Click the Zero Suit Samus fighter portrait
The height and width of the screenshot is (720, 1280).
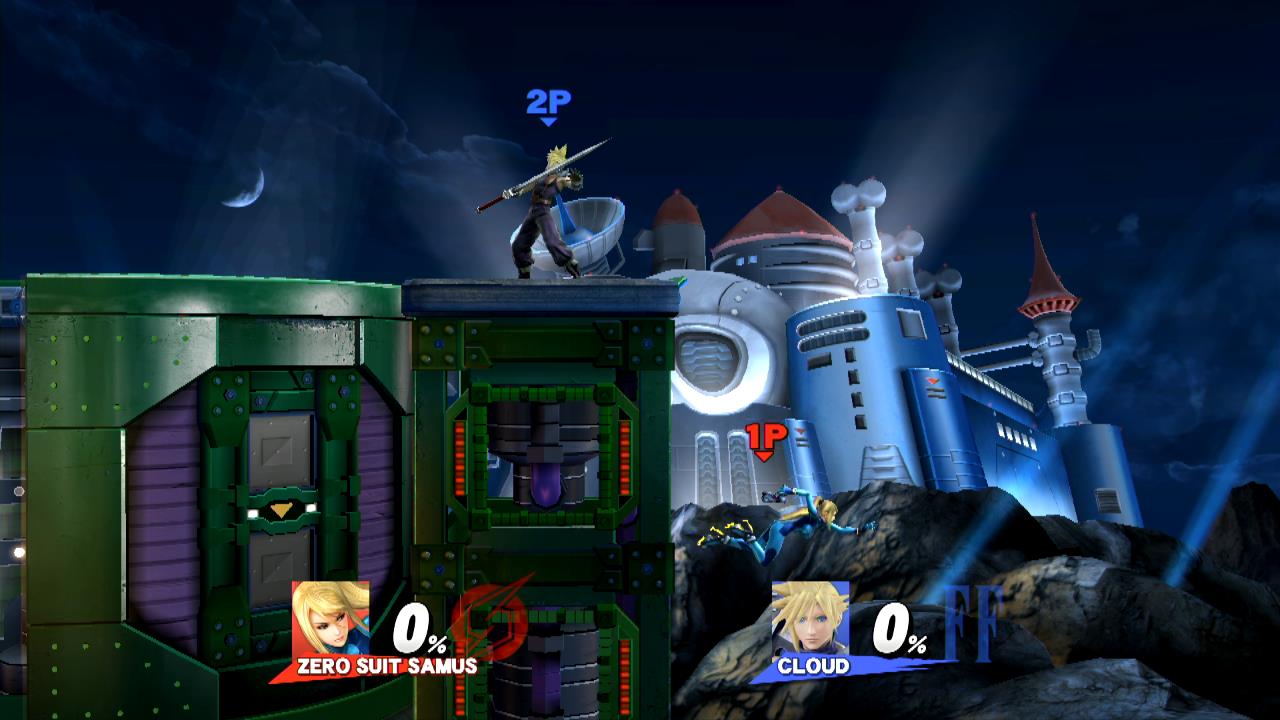click(330, 620)
